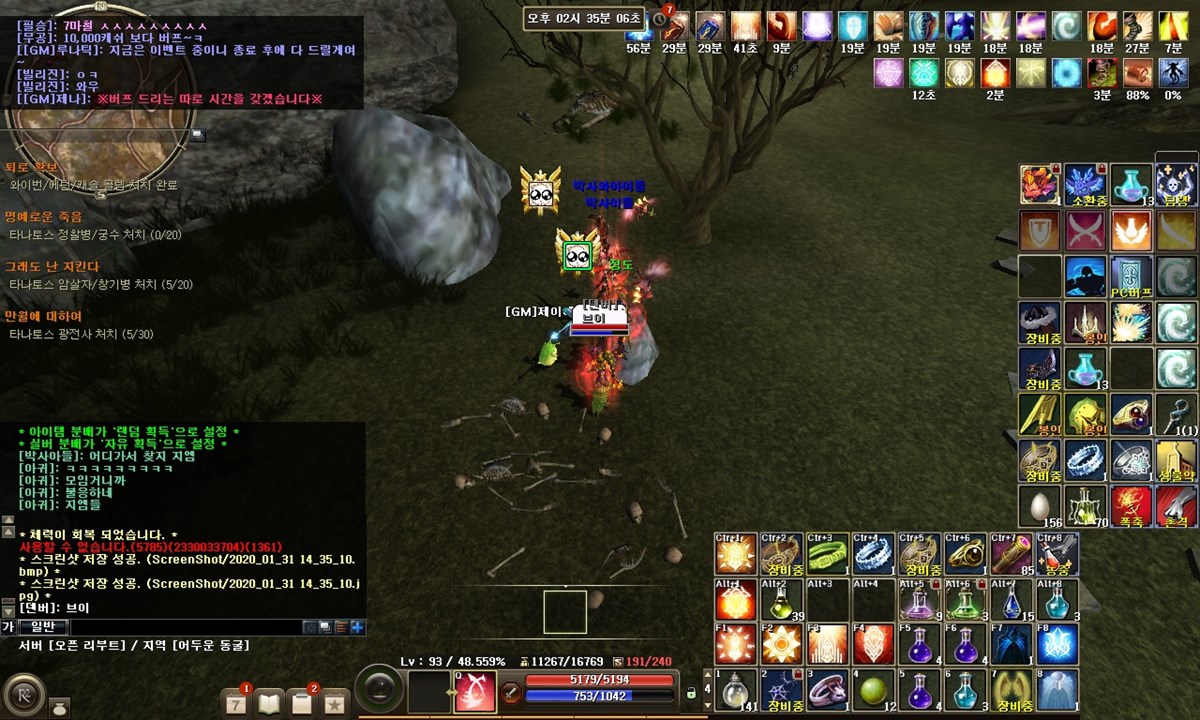Viewport: 1200px width, 720px height.
Task: Click the 명예로운 죽음 quest entry
Action: (44, 216)
